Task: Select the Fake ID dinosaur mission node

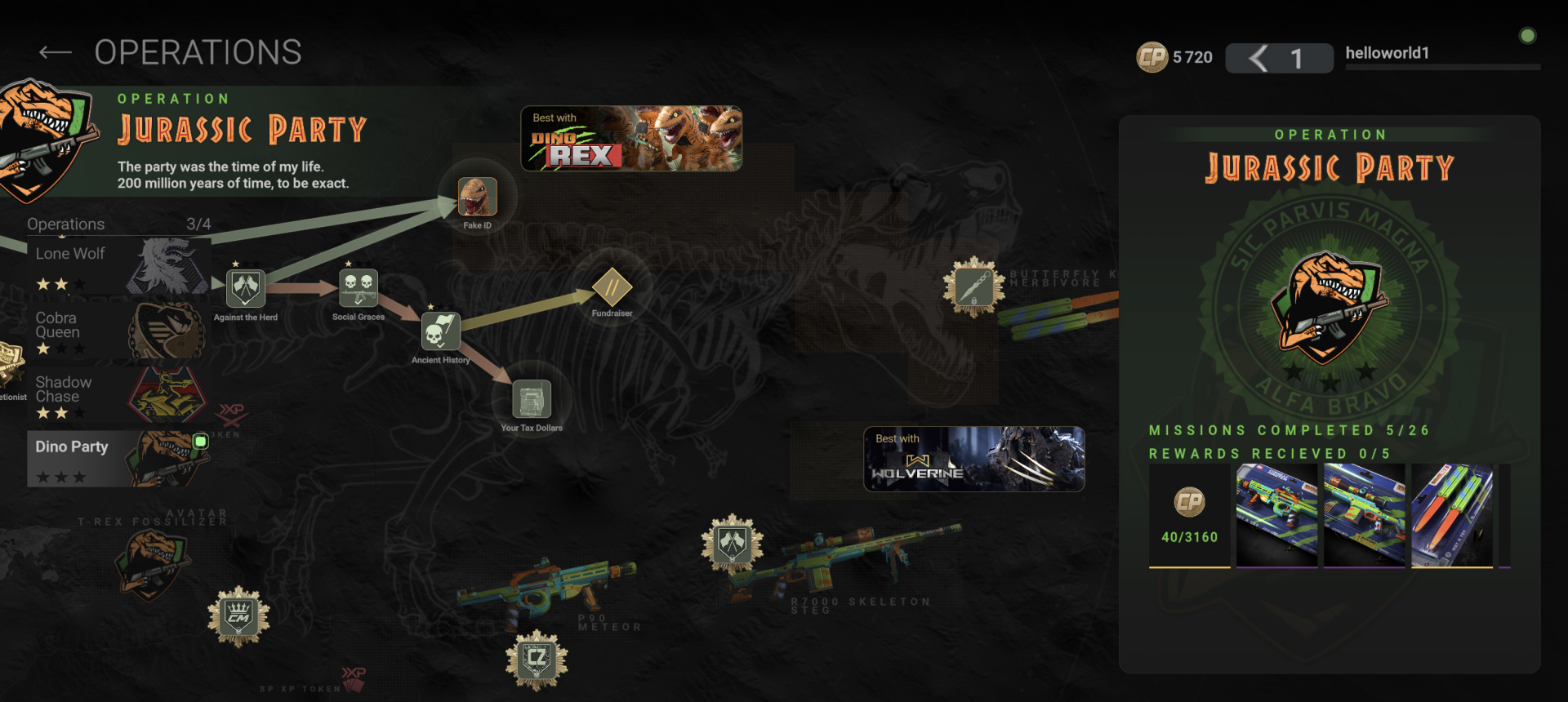Action: click(479, 196)
